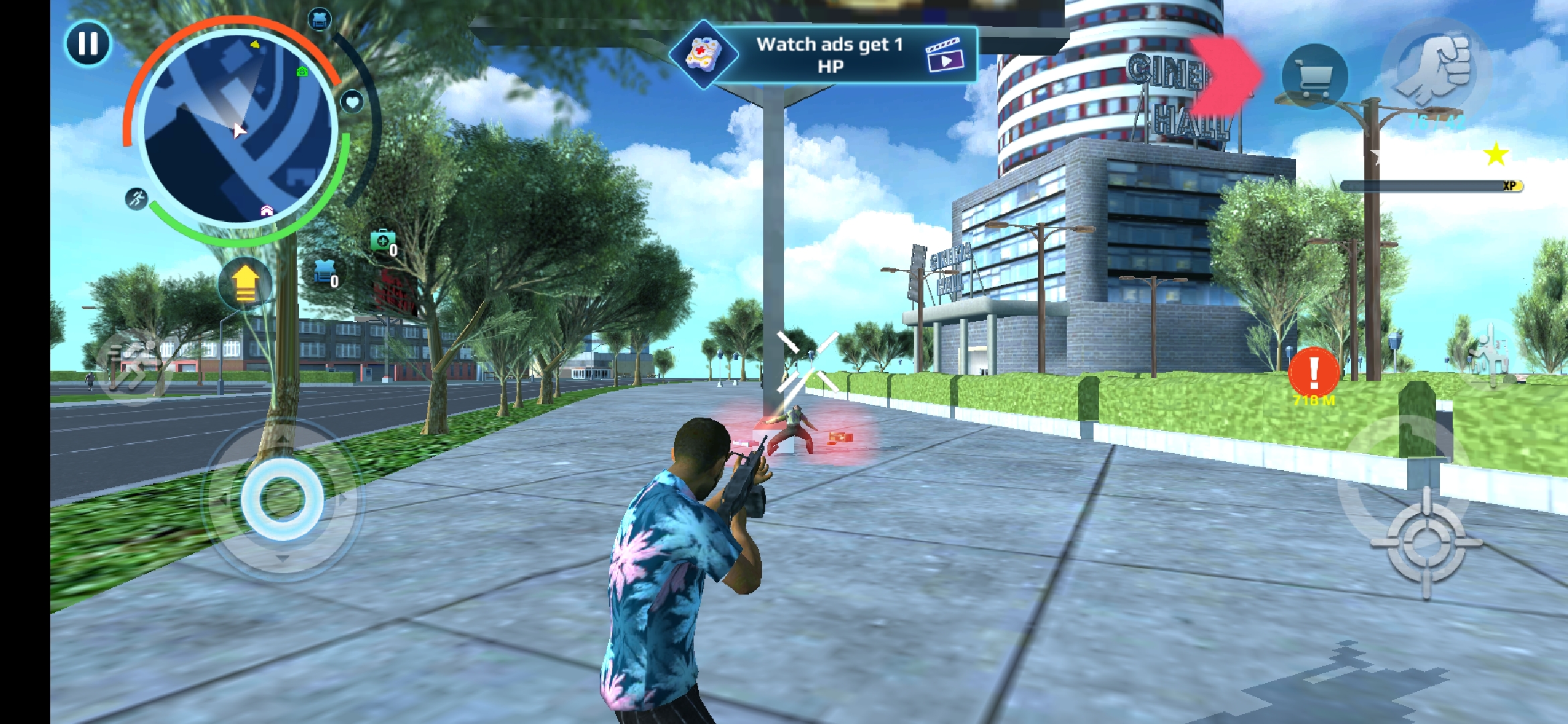Screen dimensions: 1568x724
Task: Tap the backpack icon above the minimap
Action: (x=320, y=19)
